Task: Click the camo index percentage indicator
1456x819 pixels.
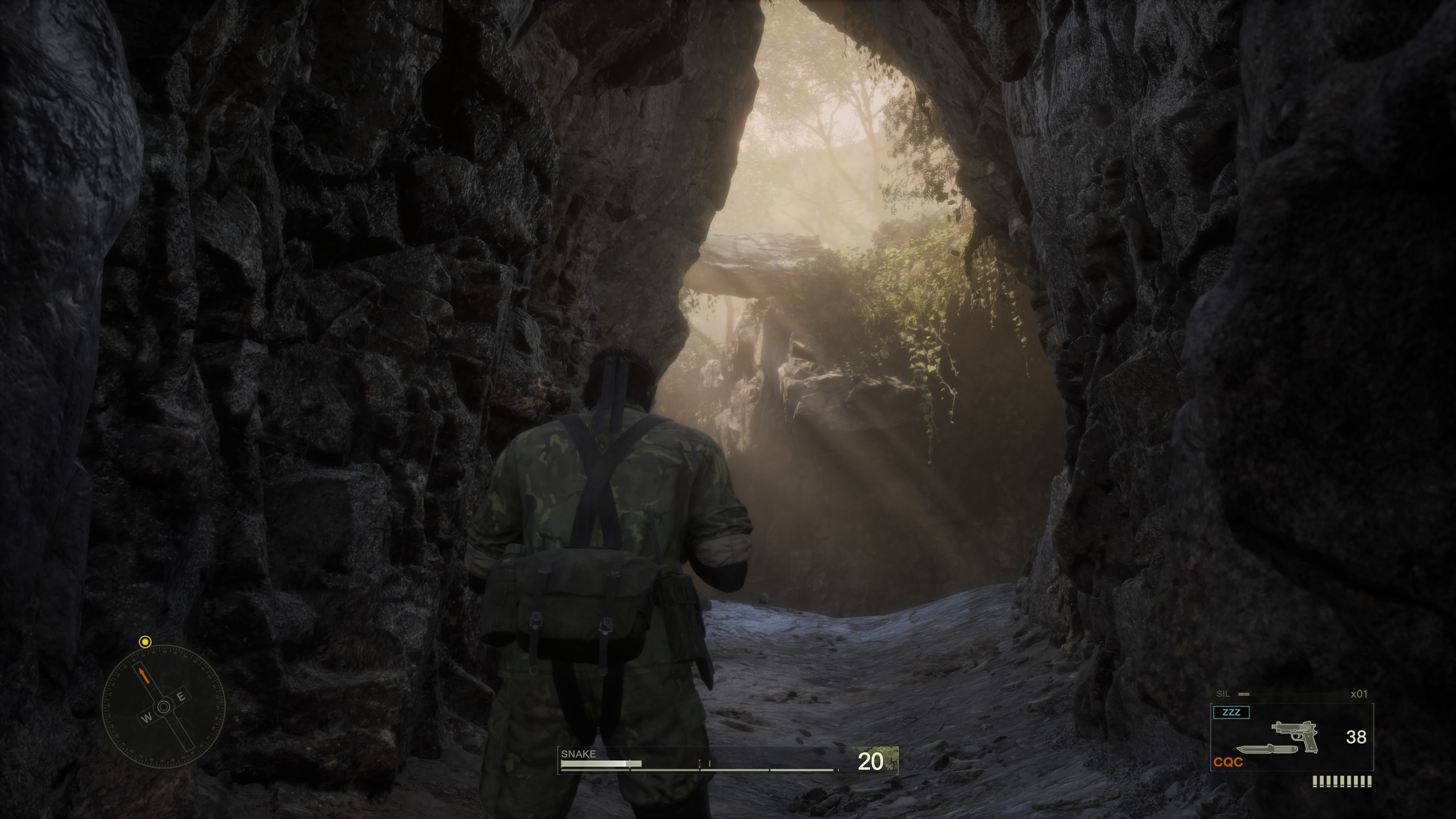Action: click(x=874, y=761)
